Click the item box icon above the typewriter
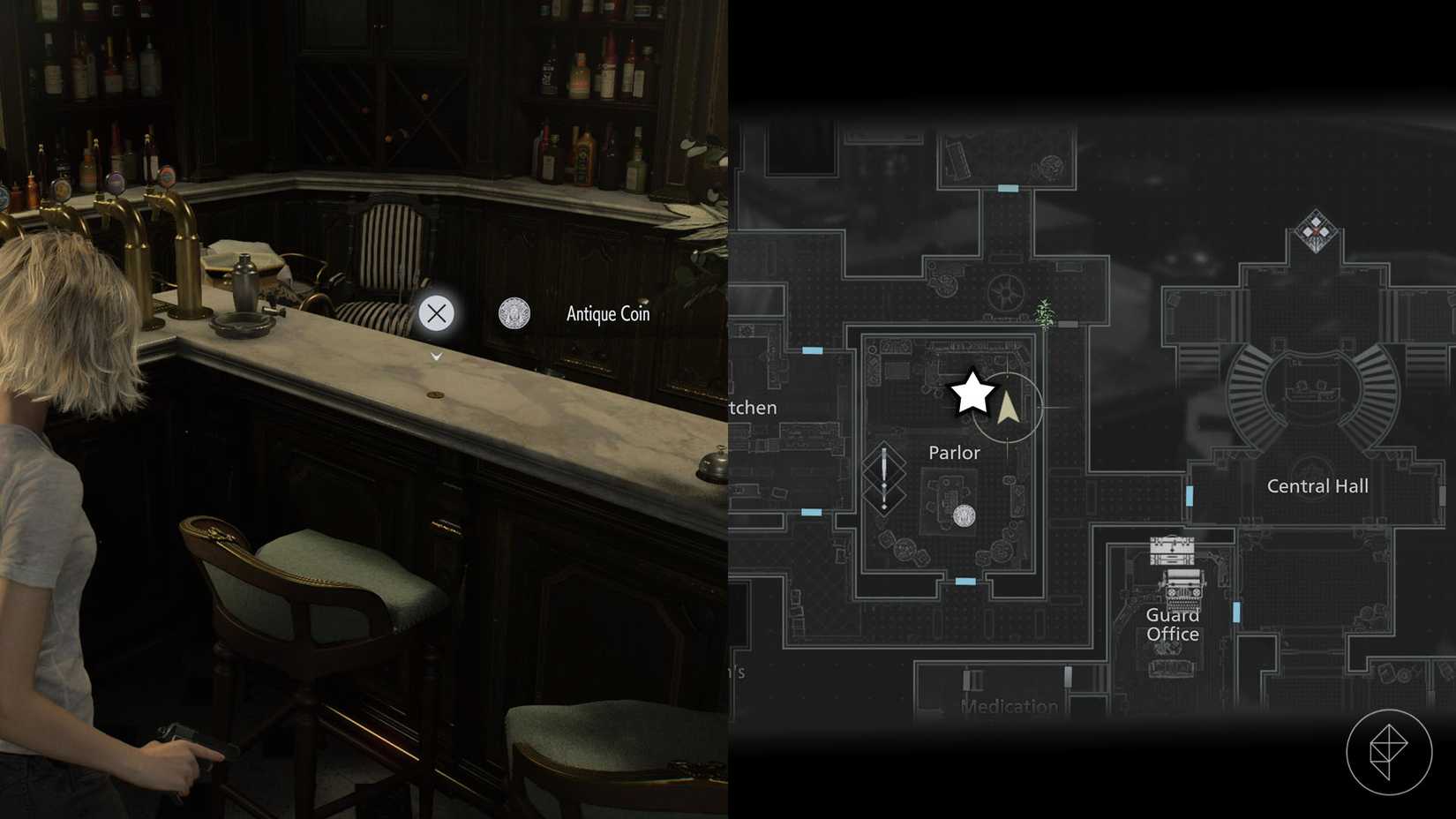Screen dimensions: 1456x819 (1173, 549)
